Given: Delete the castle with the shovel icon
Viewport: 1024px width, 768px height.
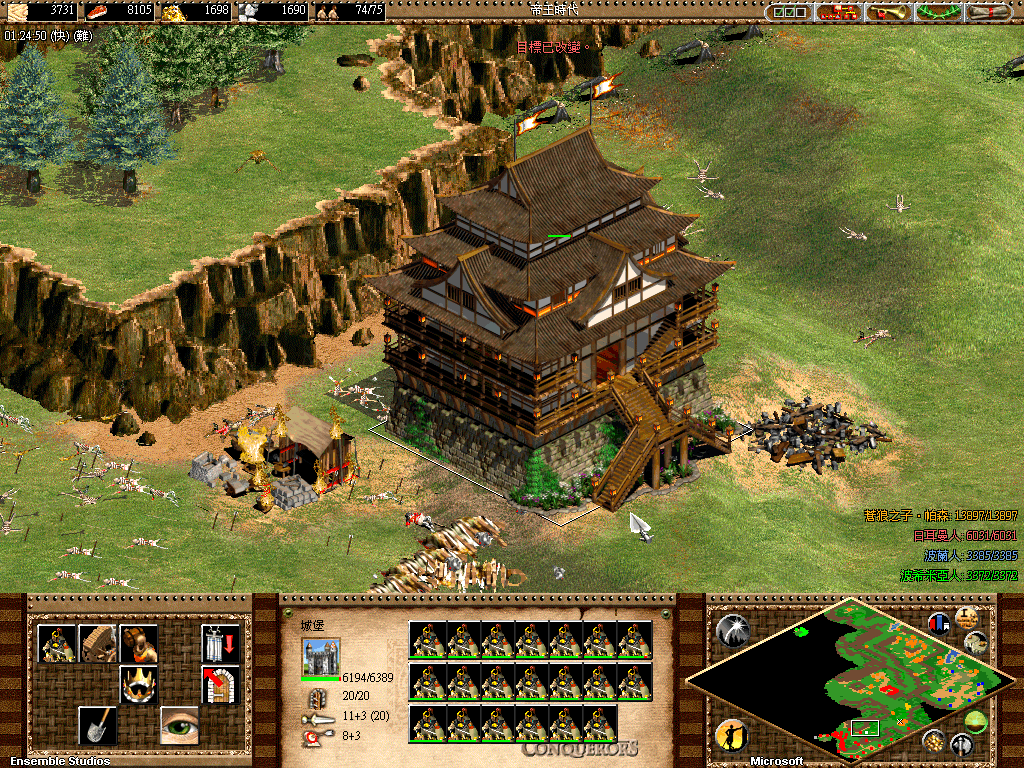Looking at the screenshot, I should pyautogui.click(x=98, y=725).
